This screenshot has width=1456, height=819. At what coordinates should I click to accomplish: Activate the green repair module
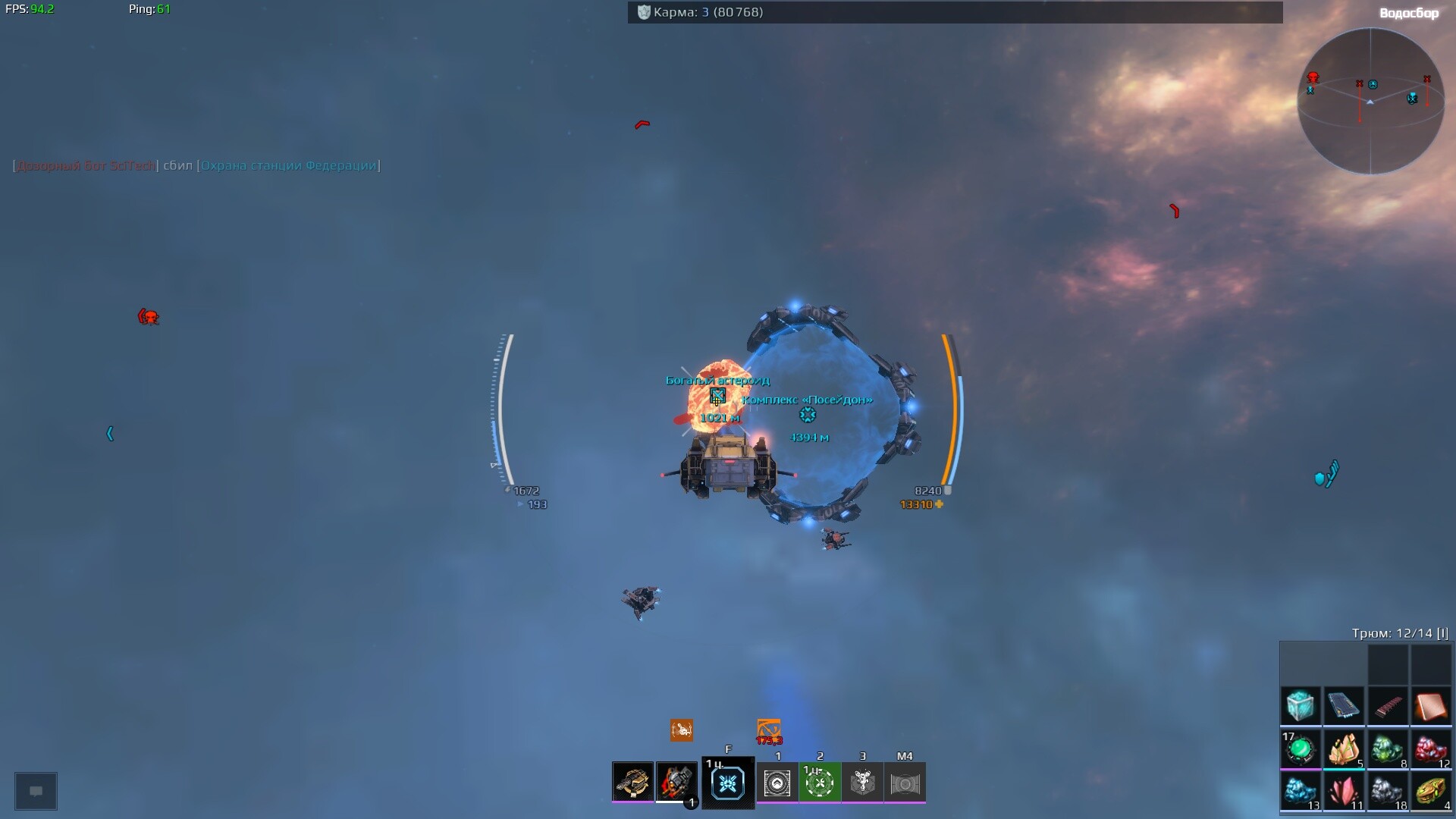820,783
